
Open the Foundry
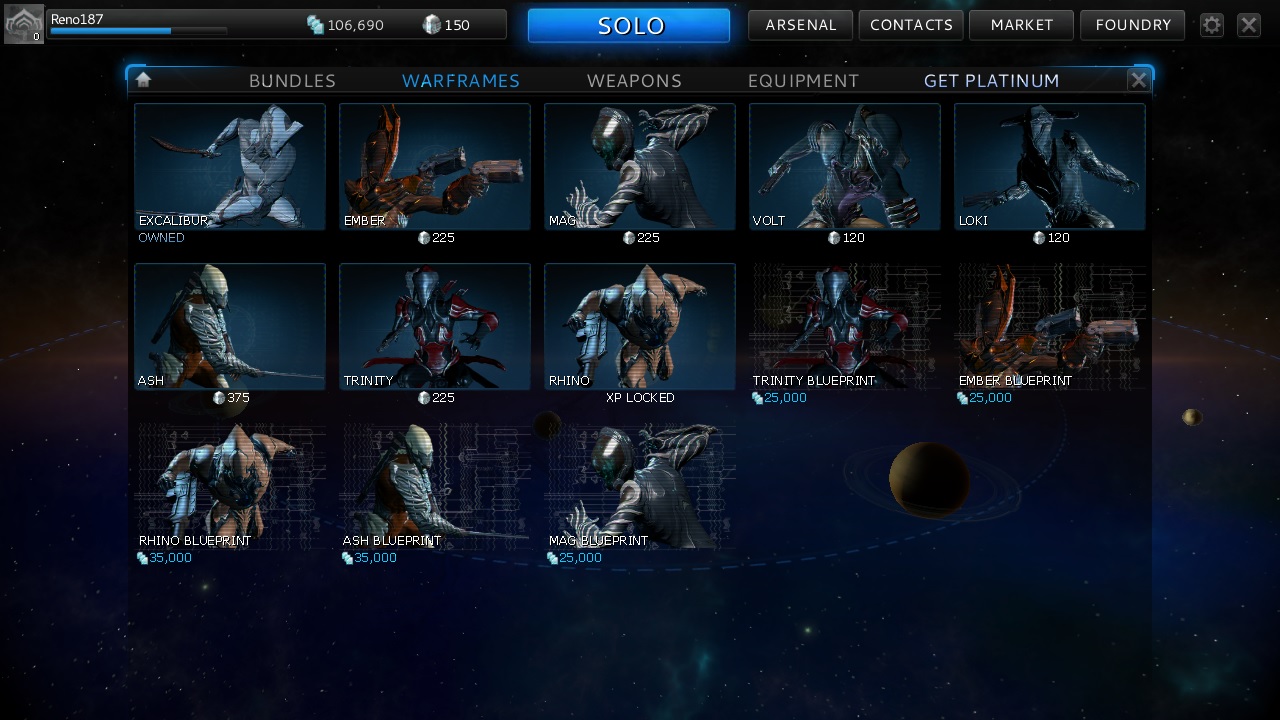(x=1132, y=25)
